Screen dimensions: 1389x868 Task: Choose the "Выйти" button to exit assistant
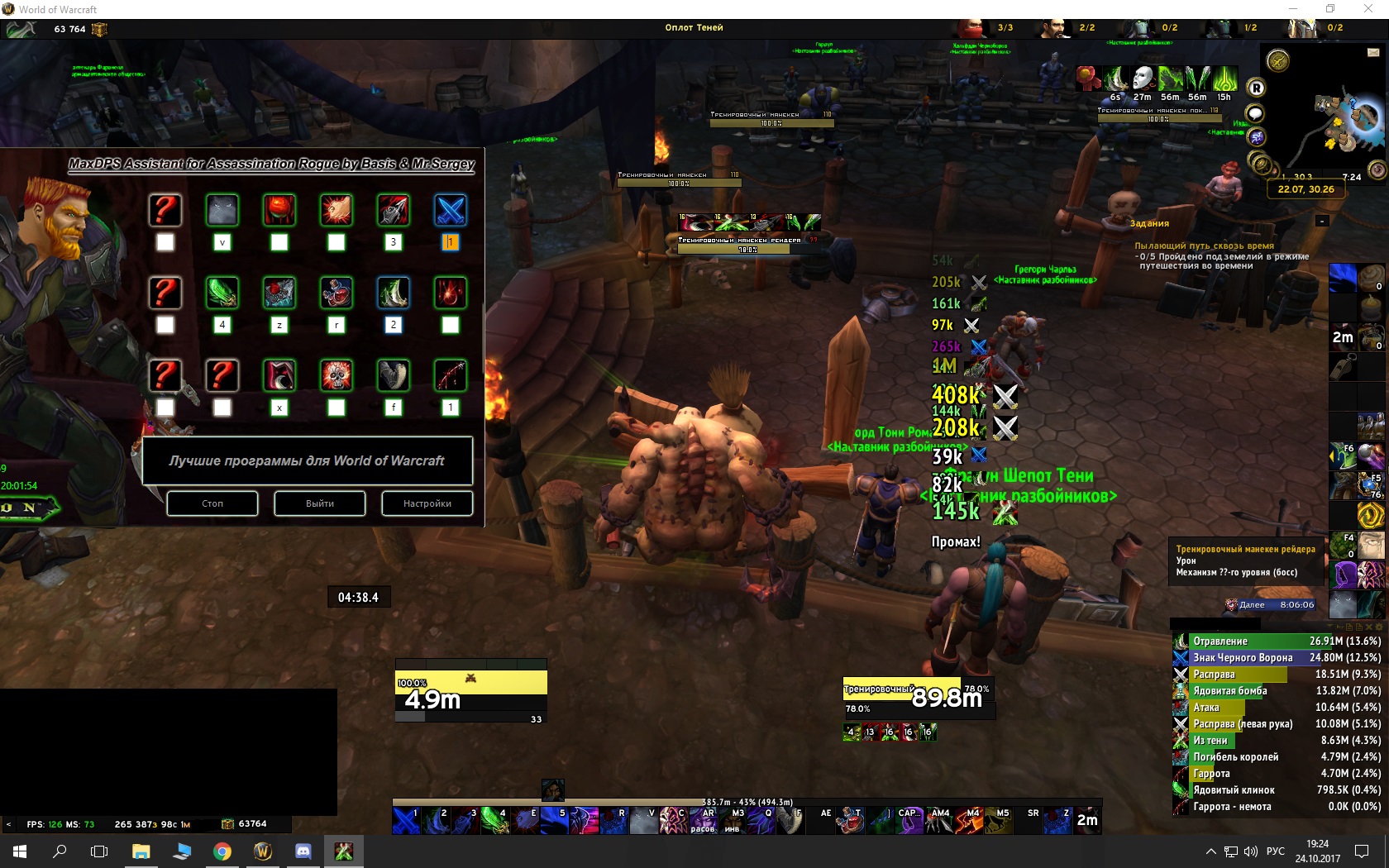(x=320, y=503)
